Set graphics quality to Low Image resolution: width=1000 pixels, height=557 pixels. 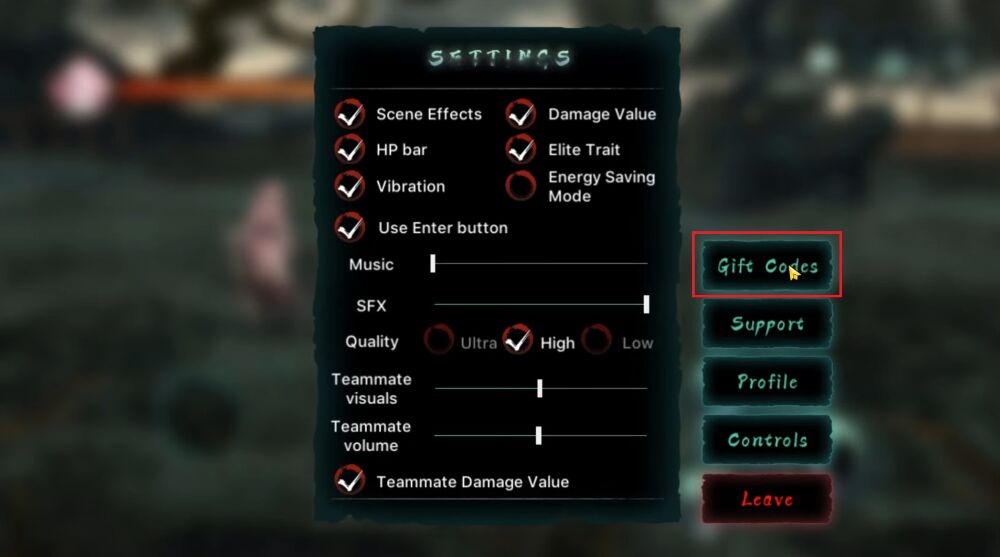[x=597, y=341]
